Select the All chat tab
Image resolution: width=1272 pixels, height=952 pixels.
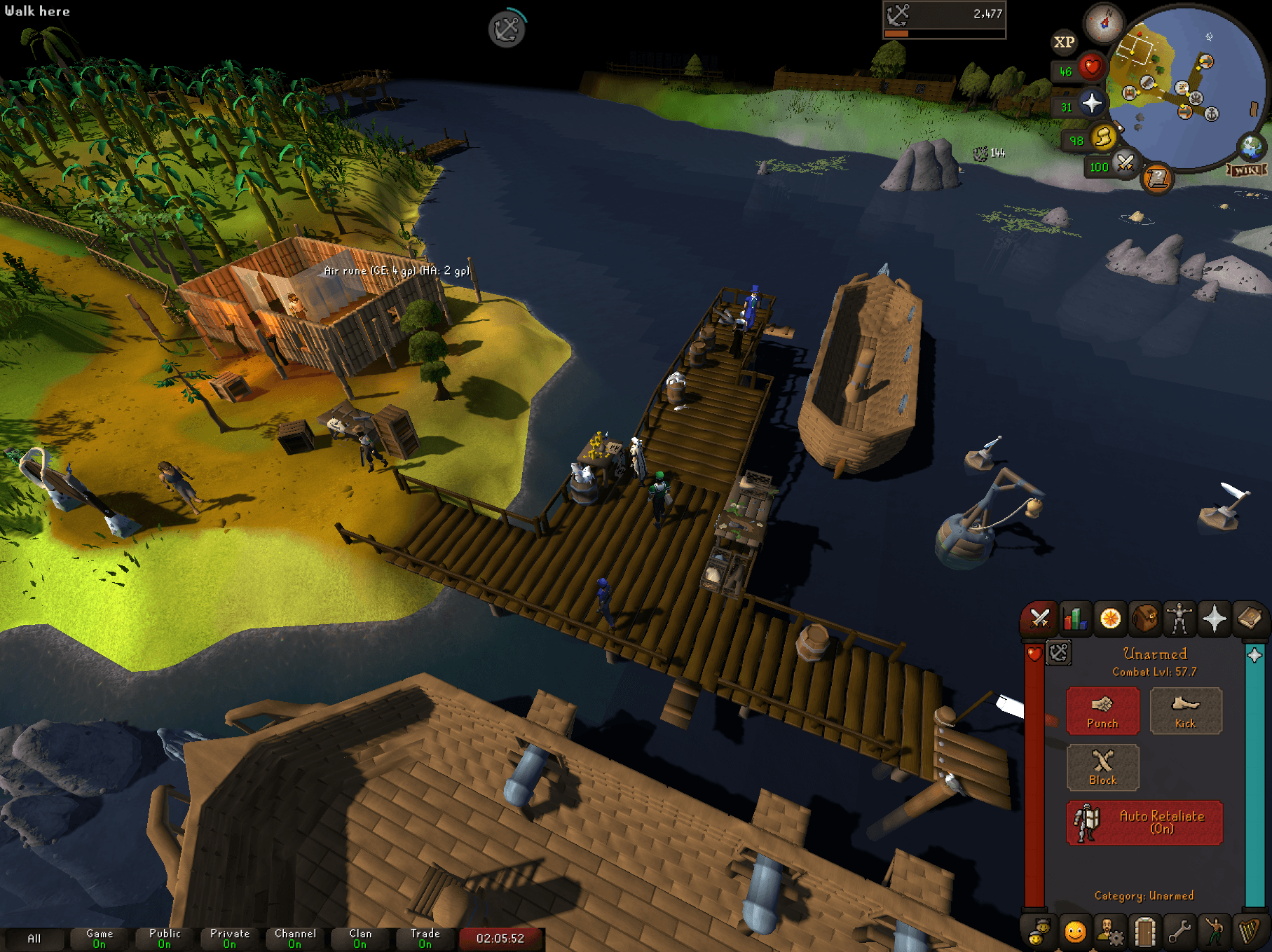[x=35, y=939]
